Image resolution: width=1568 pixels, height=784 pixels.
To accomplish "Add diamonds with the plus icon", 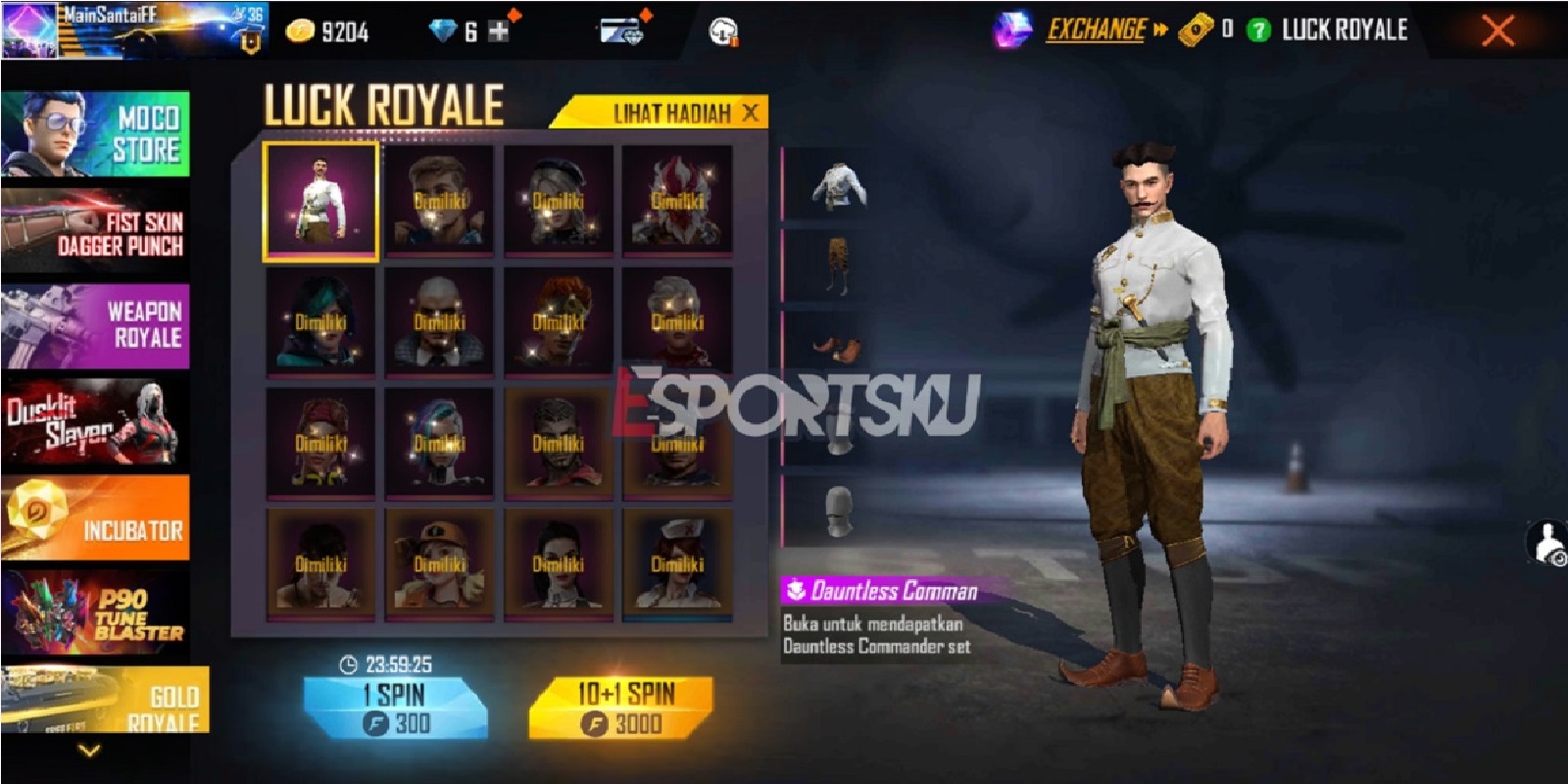I will (x=500, y=29).
